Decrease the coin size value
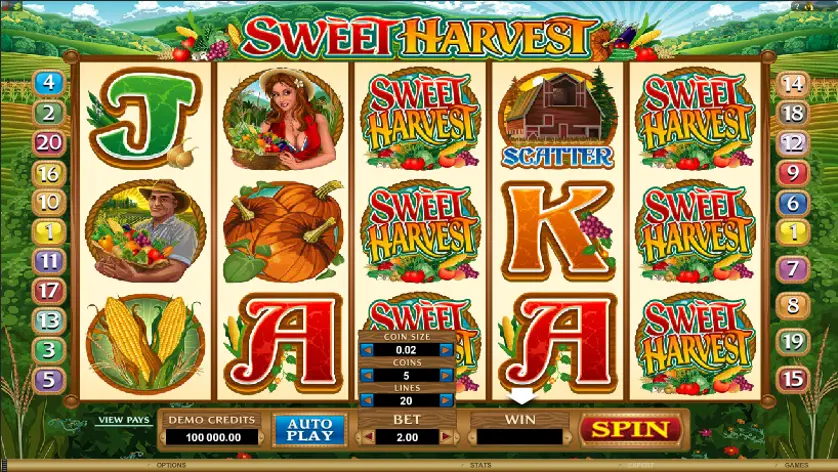838x472 pixels. tap(365, 349)
